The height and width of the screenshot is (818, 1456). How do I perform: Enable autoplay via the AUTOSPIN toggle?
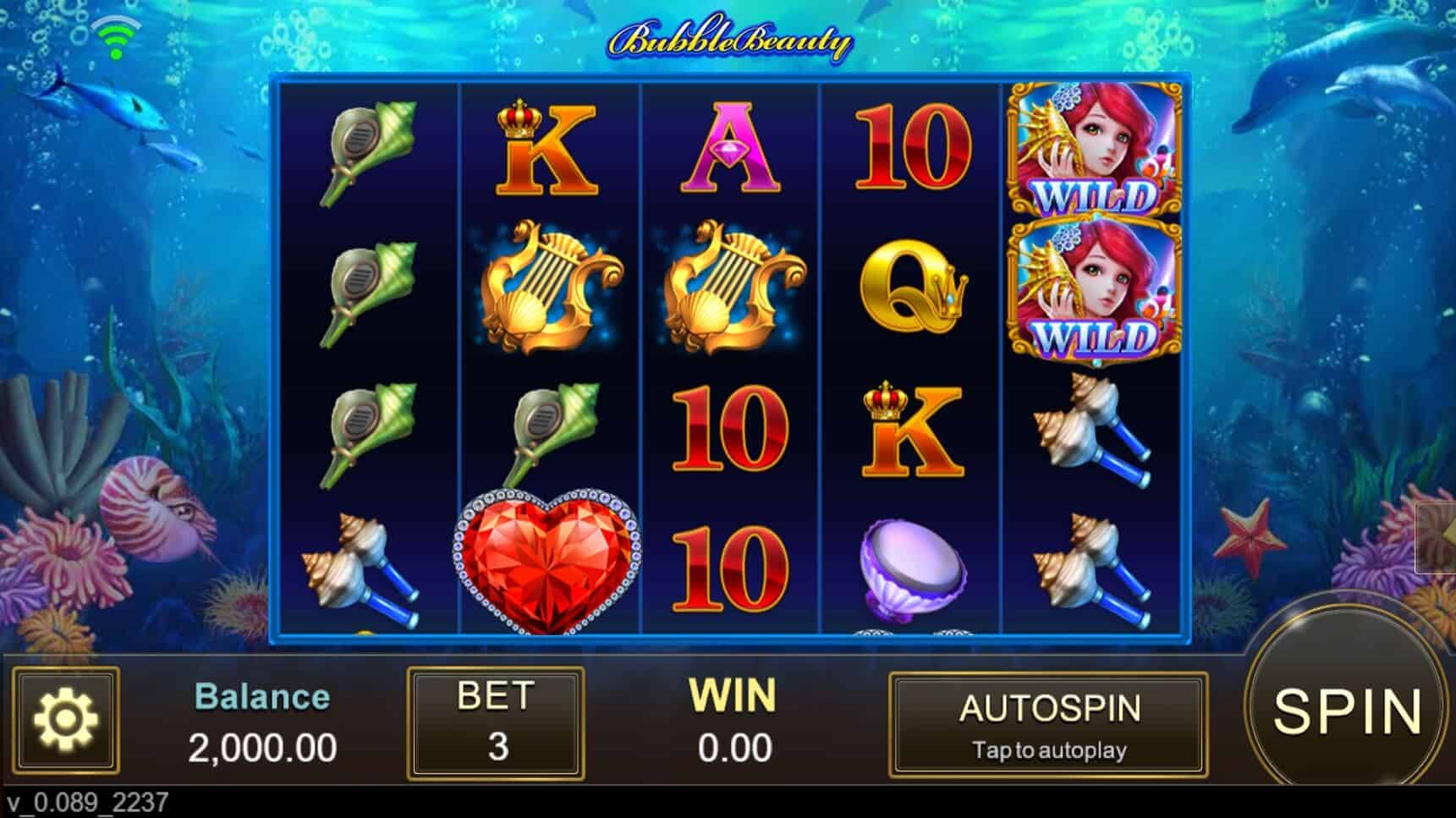pos(1049,723)
